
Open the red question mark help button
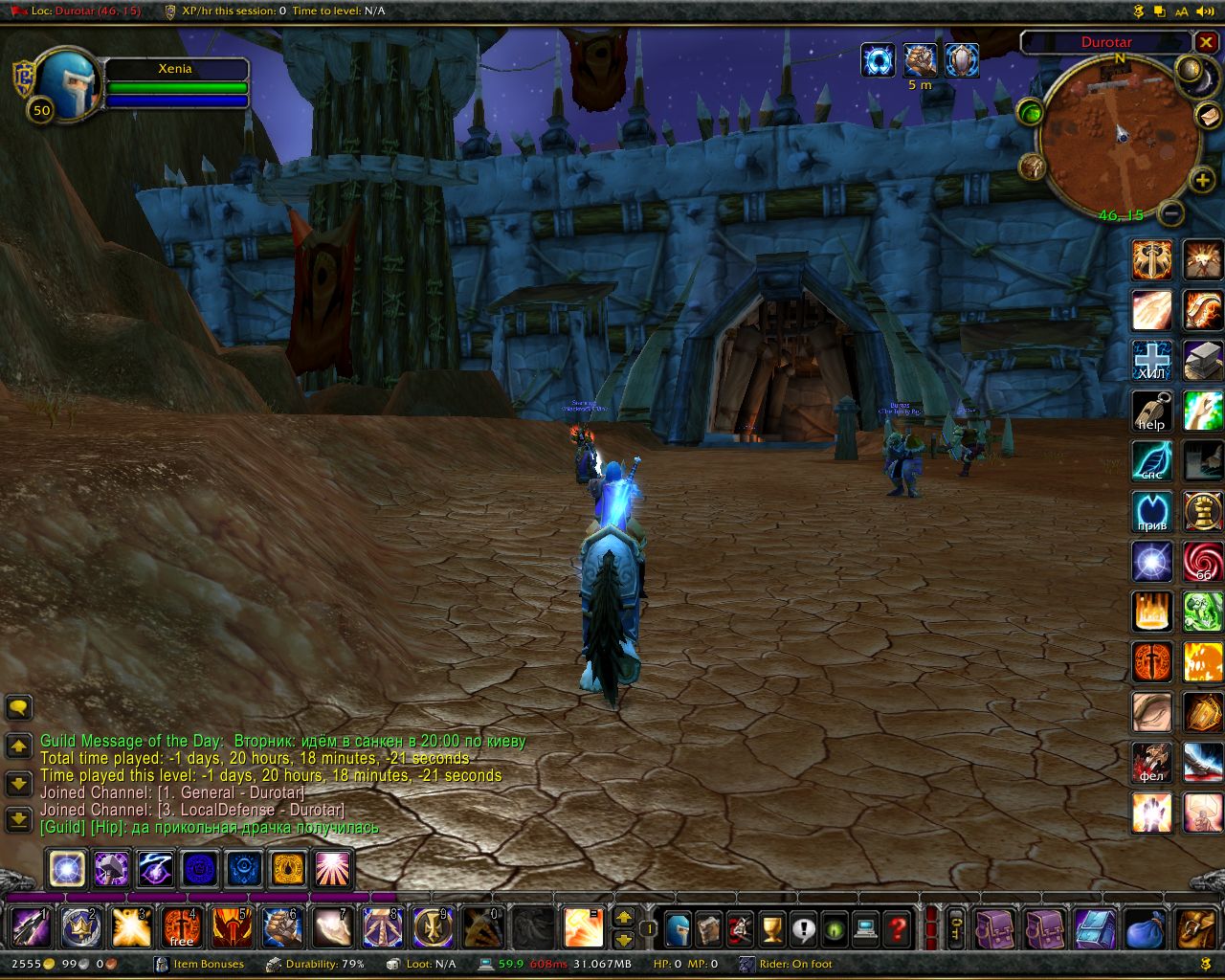tap(898, 928)
